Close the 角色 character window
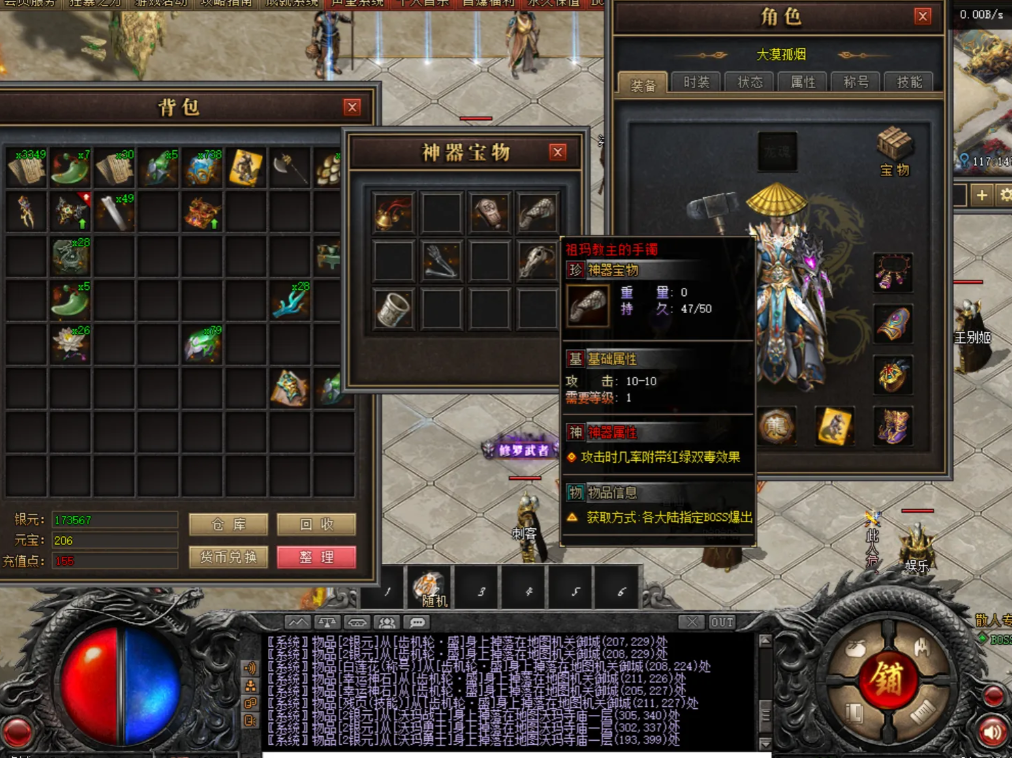The width and height of the screenshot is (1012, 758). (922, 16)
